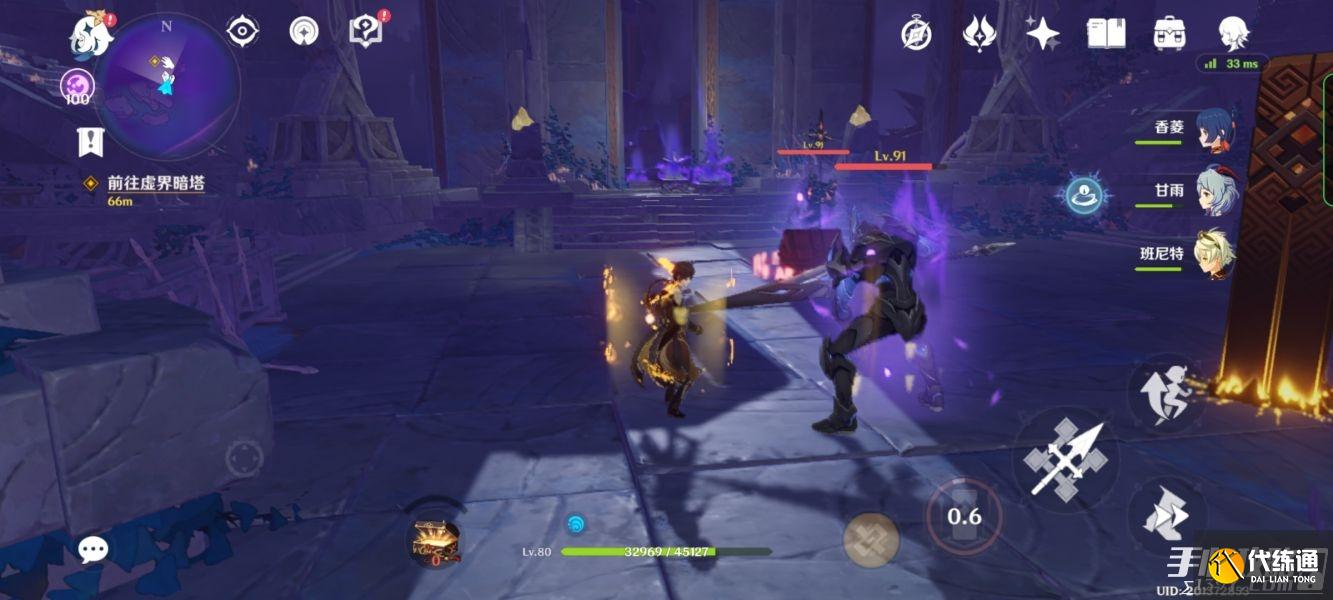The height and width of the screenshot is (600, 1333).
Task: Switch to party member 甘雨
Action: 1215,191
